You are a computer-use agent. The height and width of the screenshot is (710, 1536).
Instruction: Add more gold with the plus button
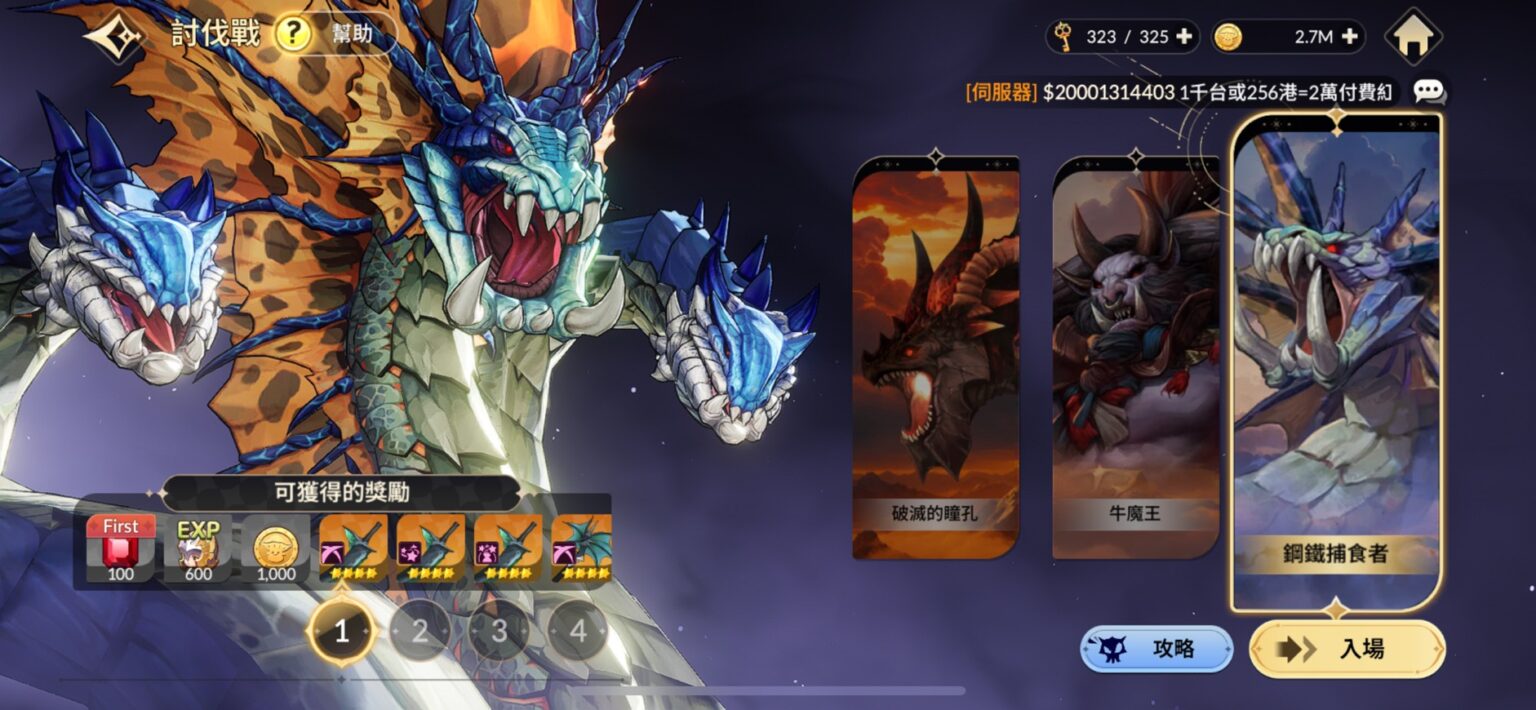(x=1349, y=37)
